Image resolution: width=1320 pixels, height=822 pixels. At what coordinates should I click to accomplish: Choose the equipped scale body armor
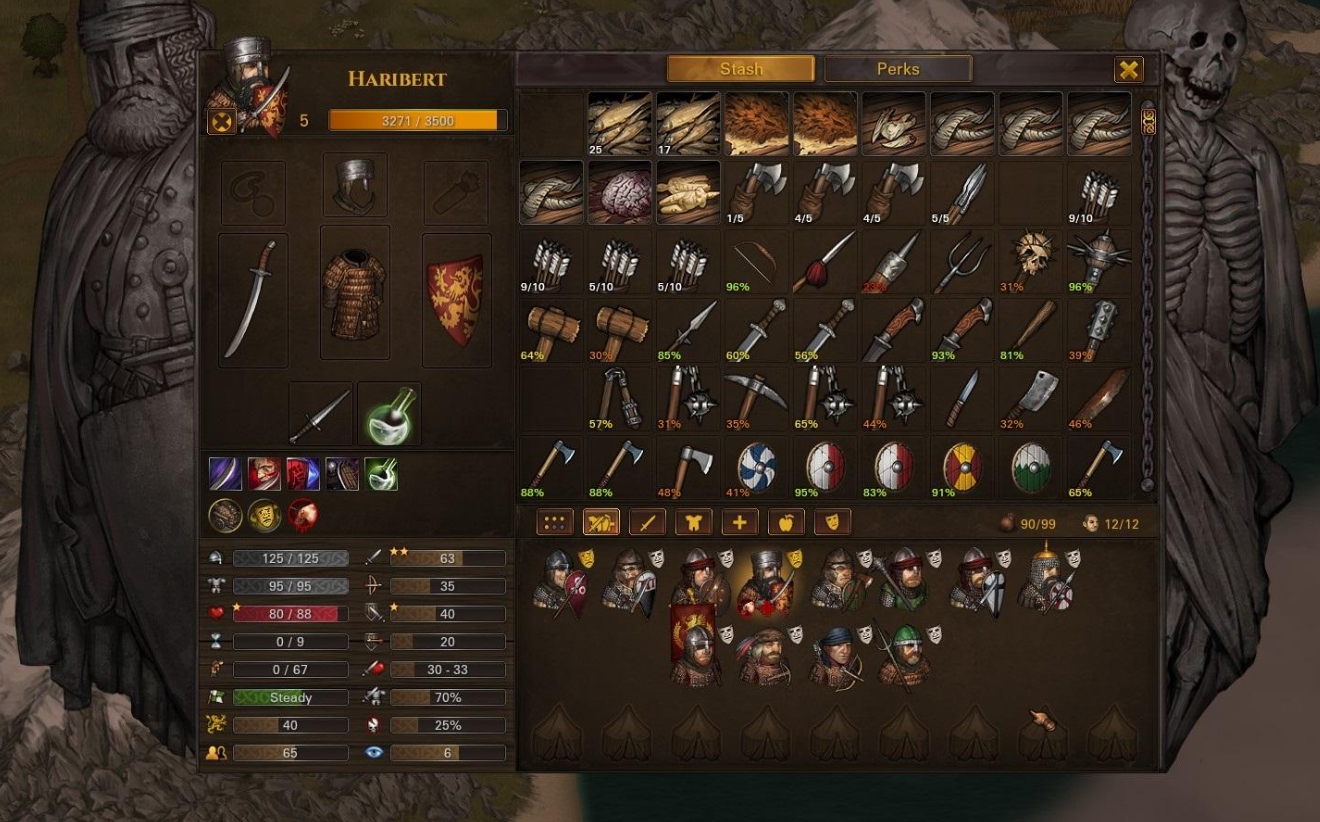(354, 292)
